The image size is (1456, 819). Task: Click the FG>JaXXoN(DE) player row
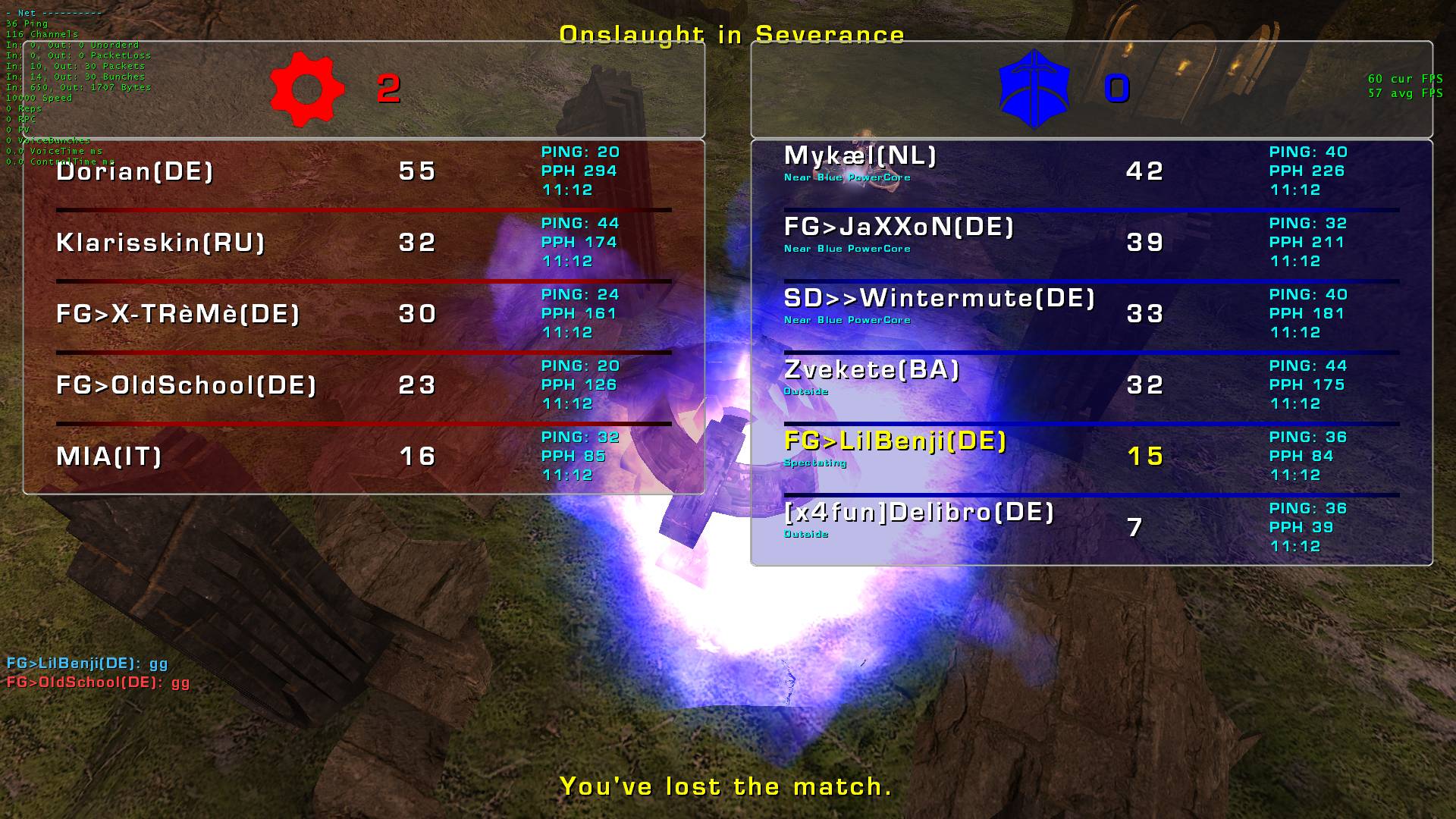coord(899,227)
